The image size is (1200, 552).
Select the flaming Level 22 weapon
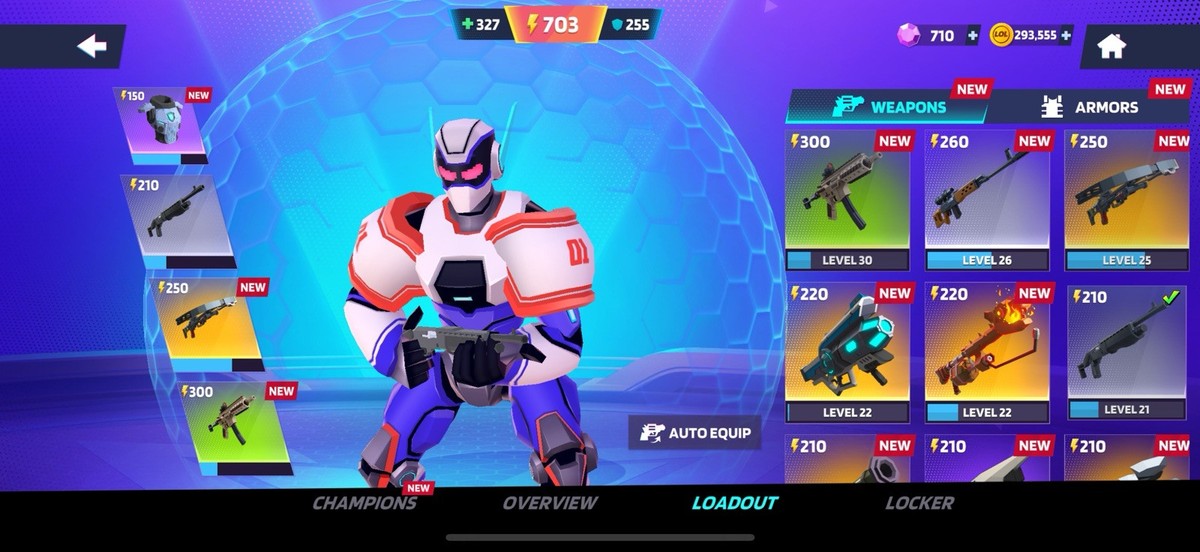click(x=987, y=352)
